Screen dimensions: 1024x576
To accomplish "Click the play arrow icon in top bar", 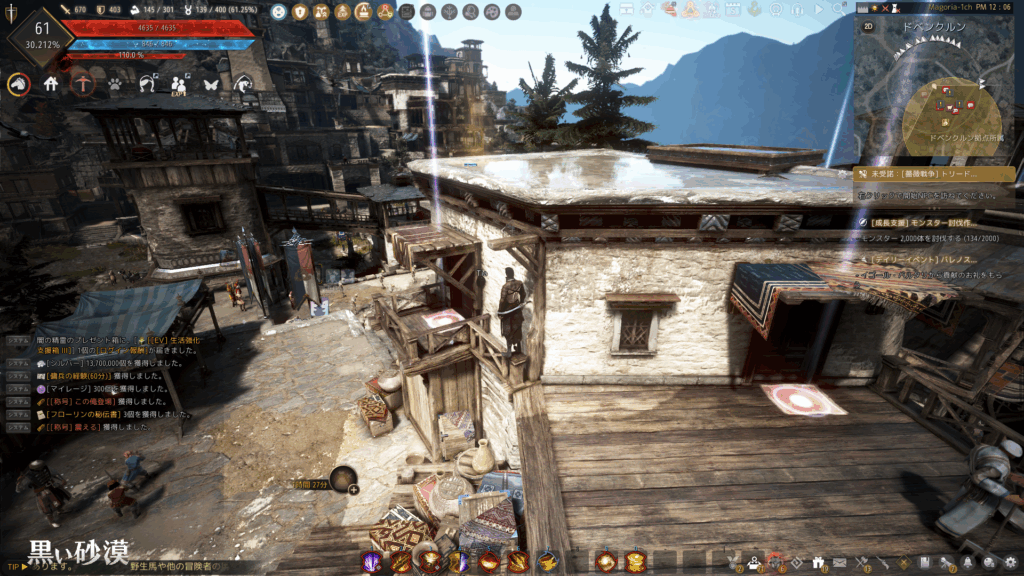I will 819,10.
